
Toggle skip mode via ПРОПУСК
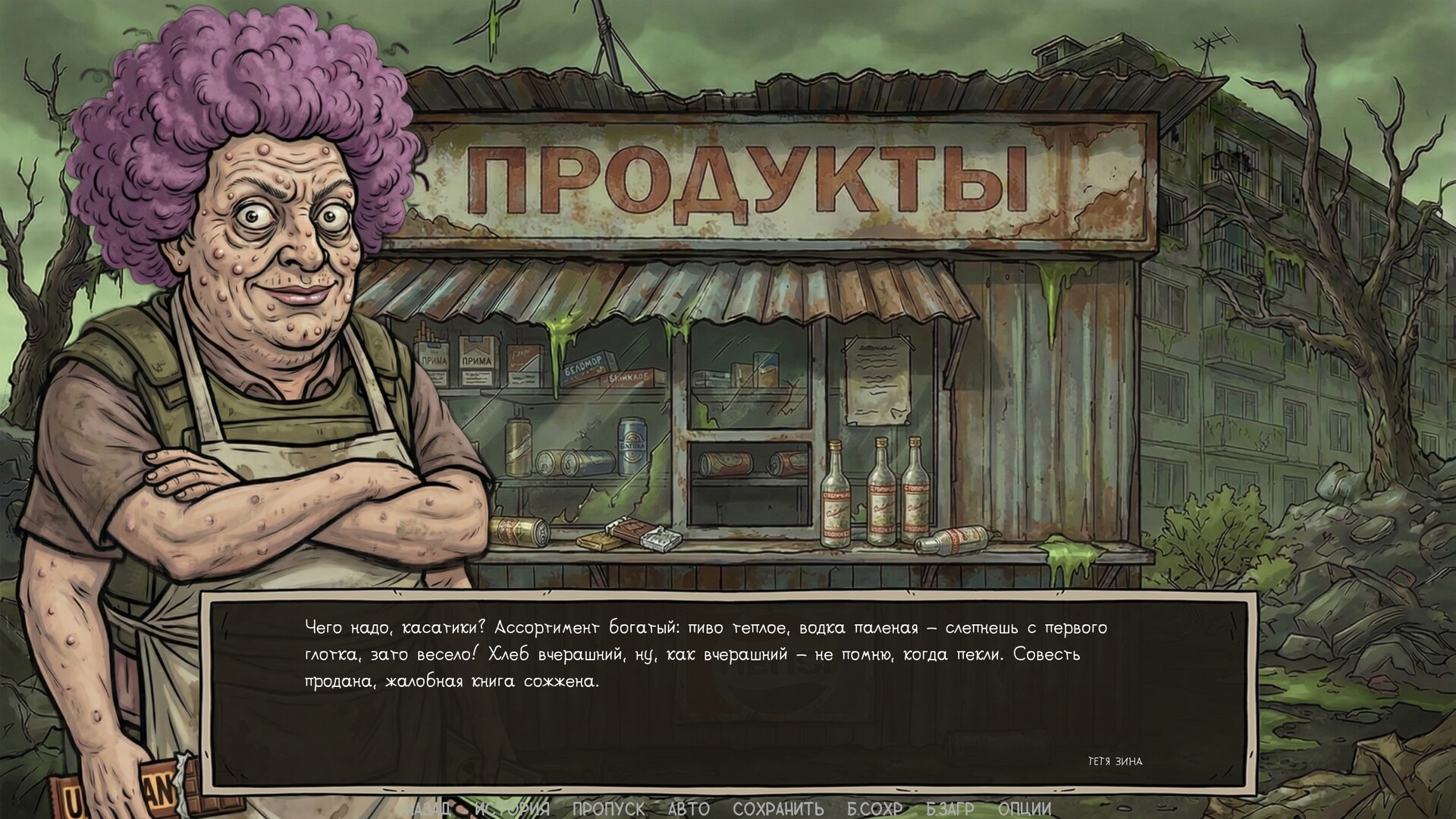[x=607, y=808]
